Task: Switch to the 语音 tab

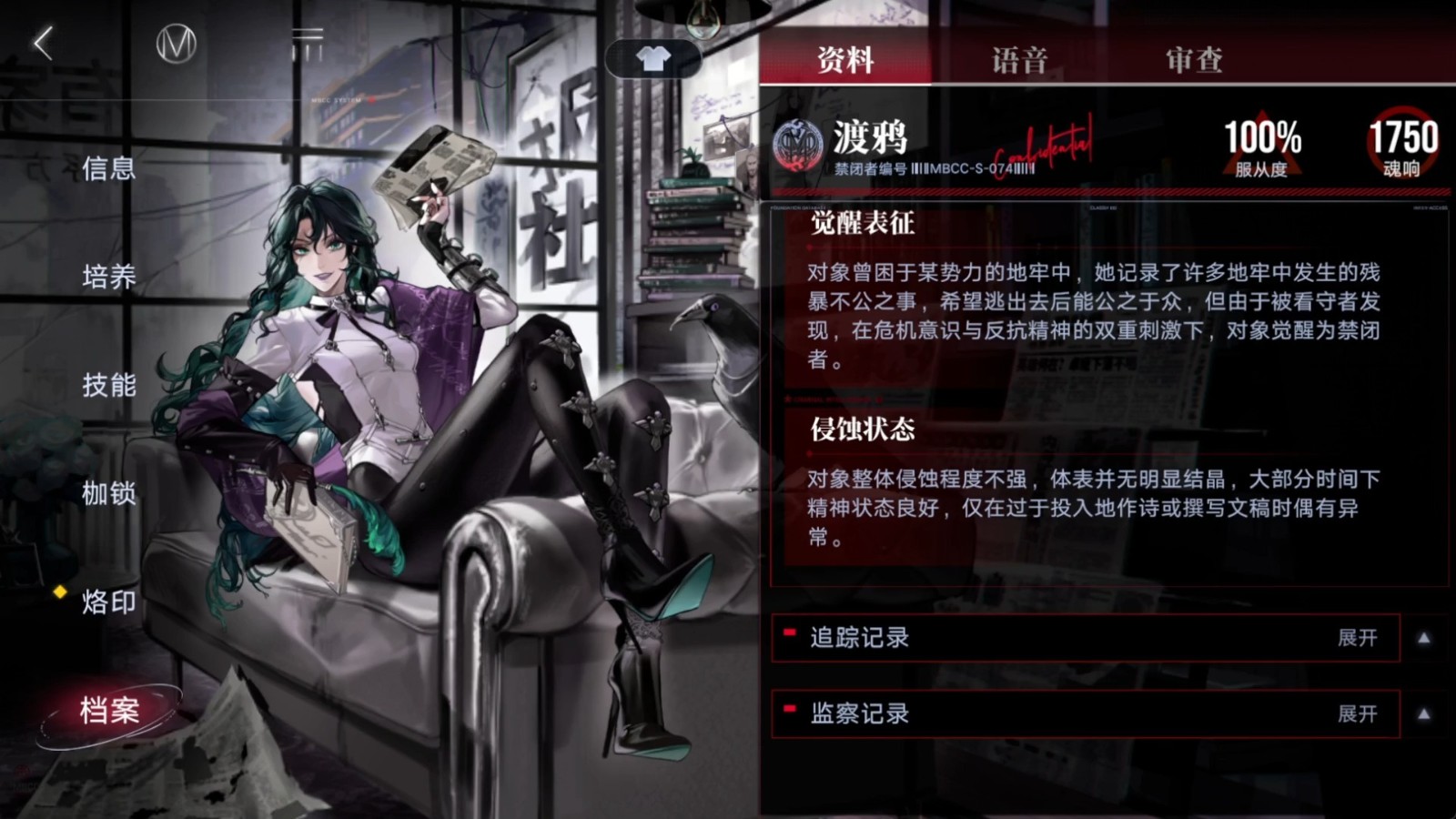Action: pyautogui.click(x=1016, y=59)
